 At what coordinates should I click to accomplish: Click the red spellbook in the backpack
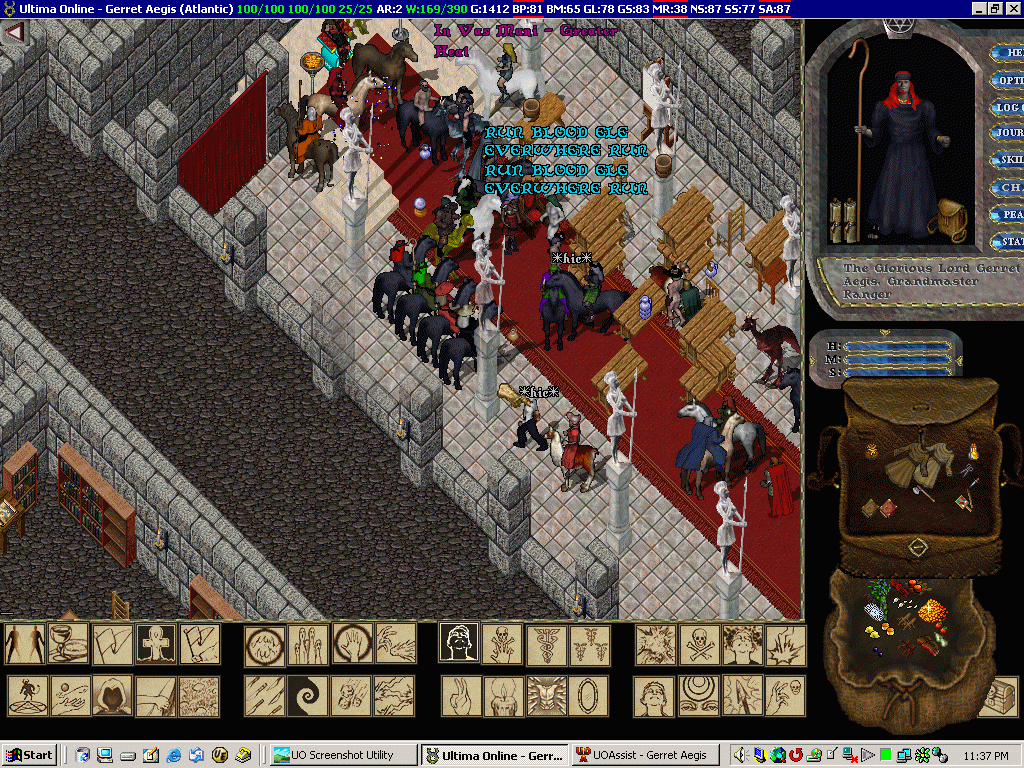click(x=886, y=510)
